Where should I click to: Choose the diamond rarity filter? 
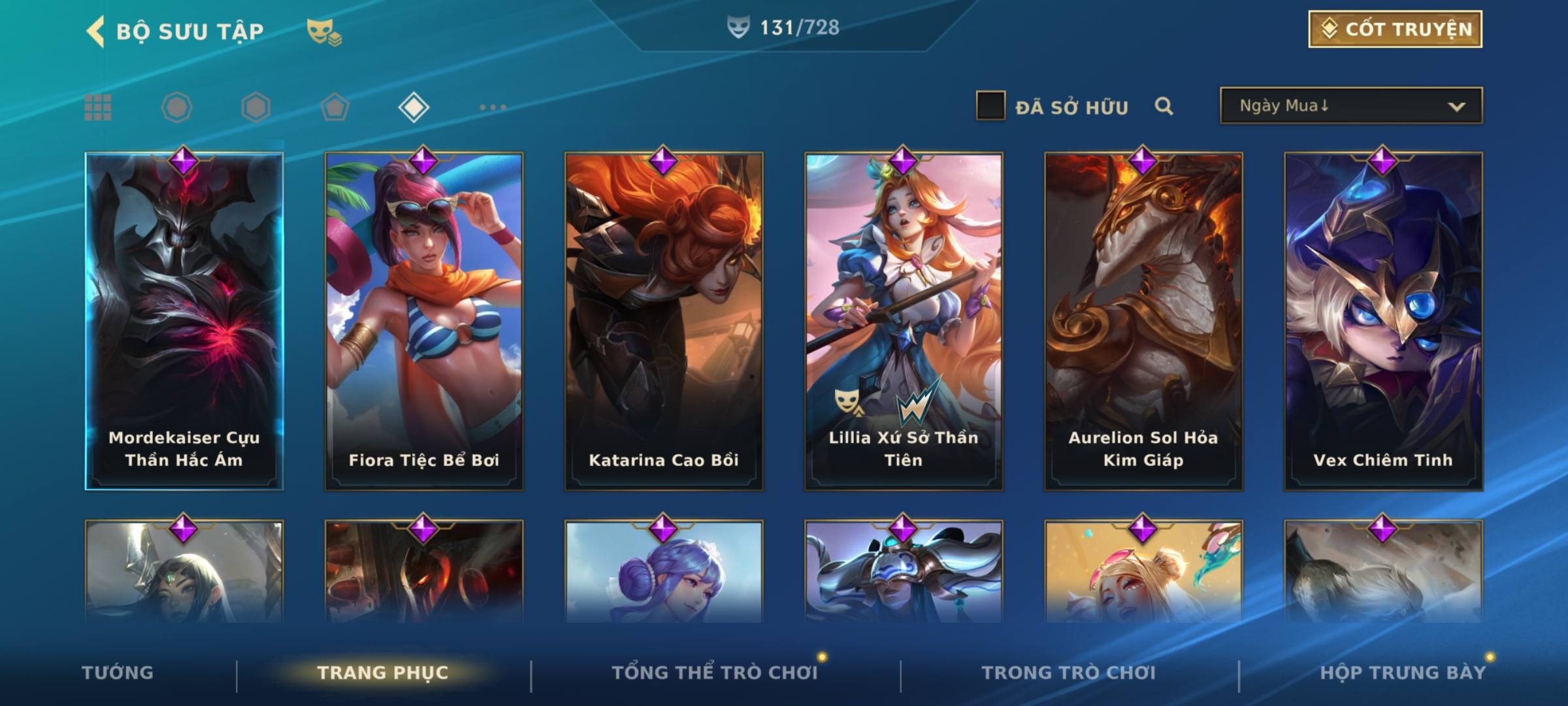coord(414,107)
